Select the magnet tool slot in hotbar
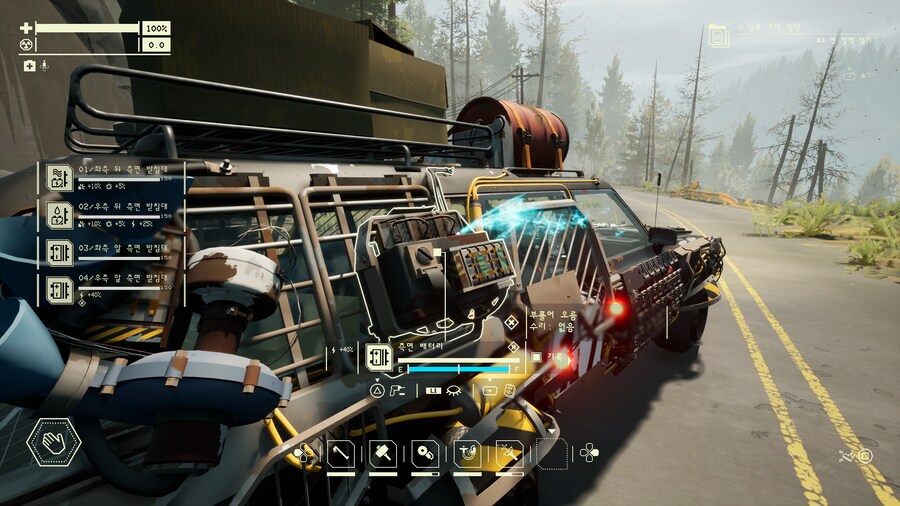Image resolution: width=900 pixels, height=506 pixels. 467,453
